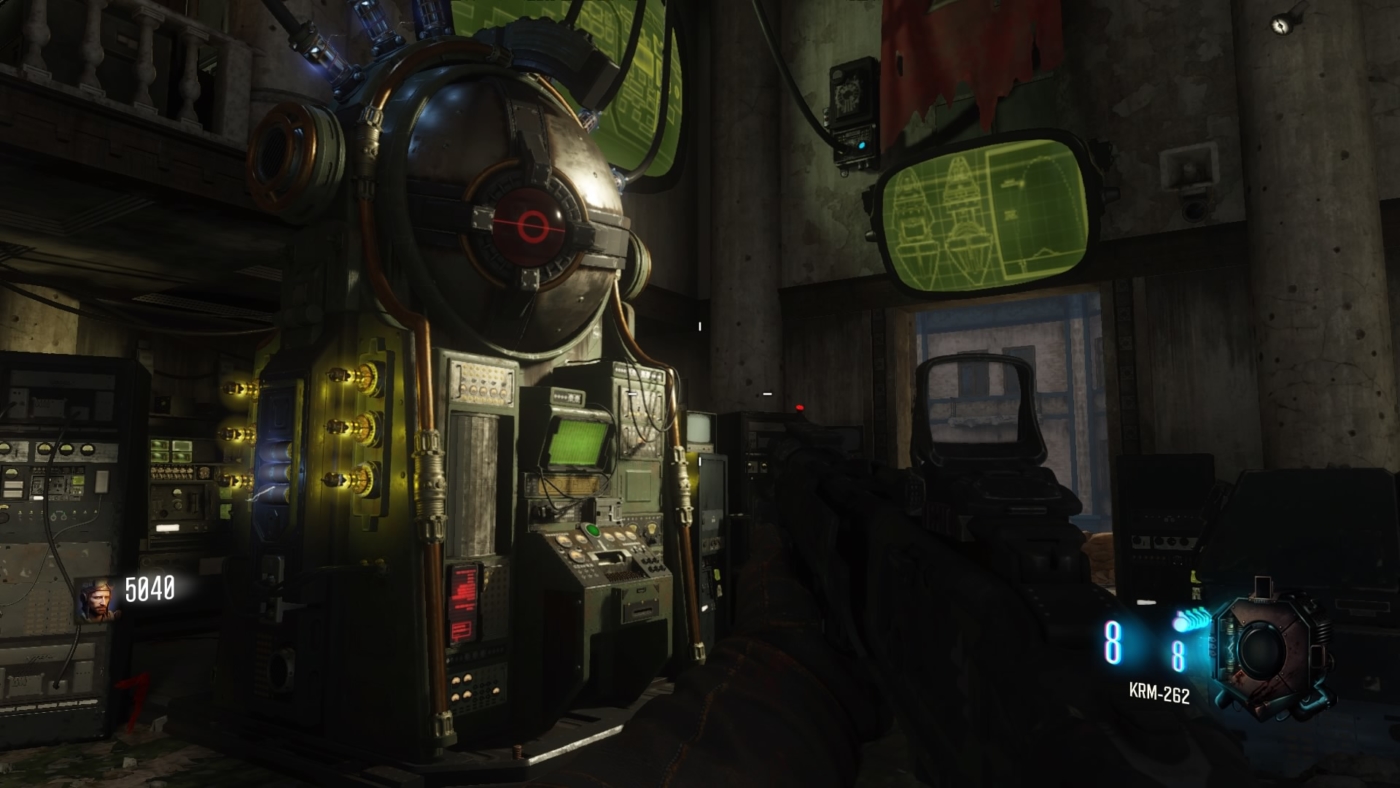Click the overhead bomb blueprint screen

[985, 215]
